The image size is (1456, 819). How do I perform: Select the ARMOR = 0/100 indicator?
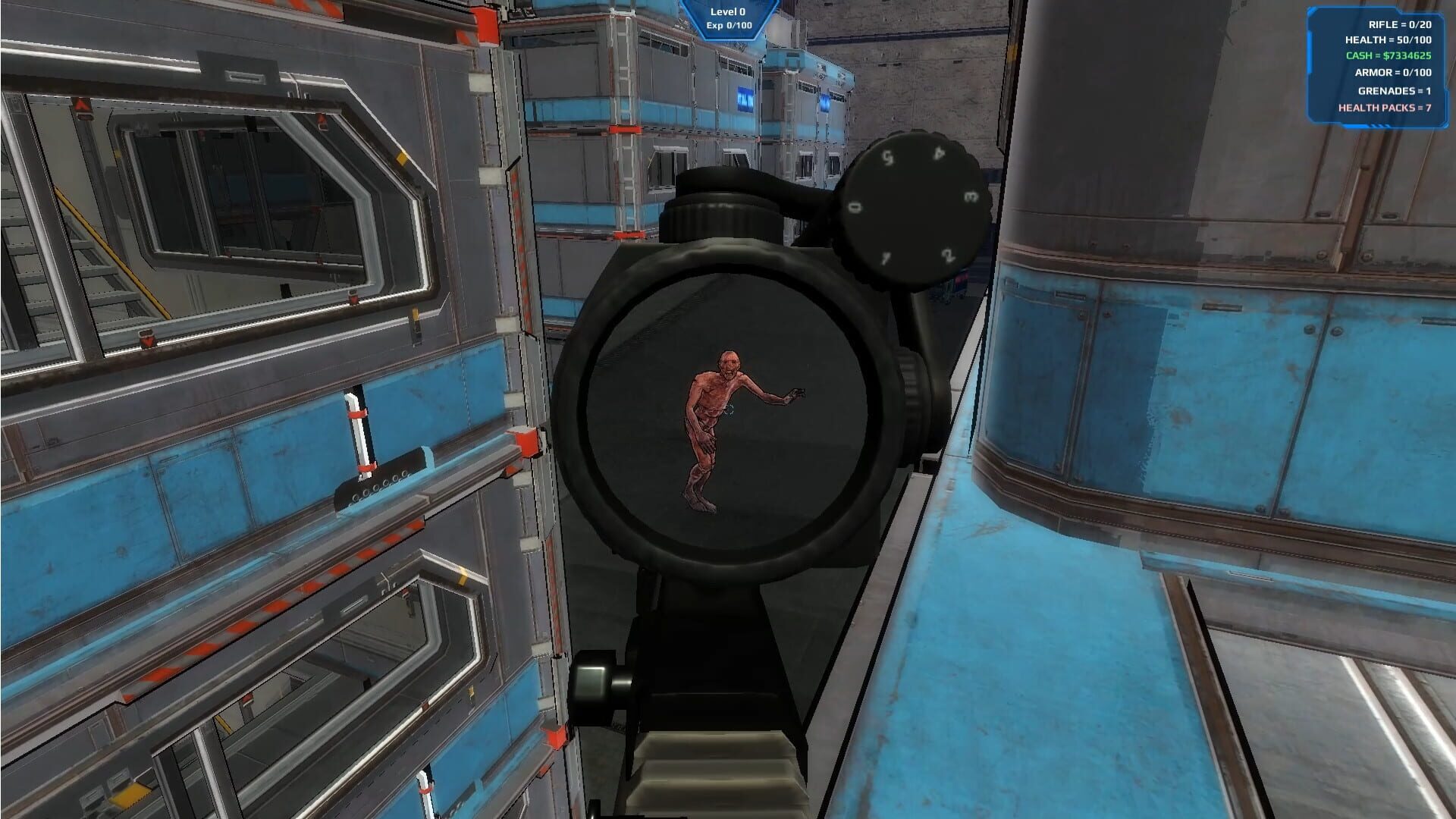pos(1394,72)
